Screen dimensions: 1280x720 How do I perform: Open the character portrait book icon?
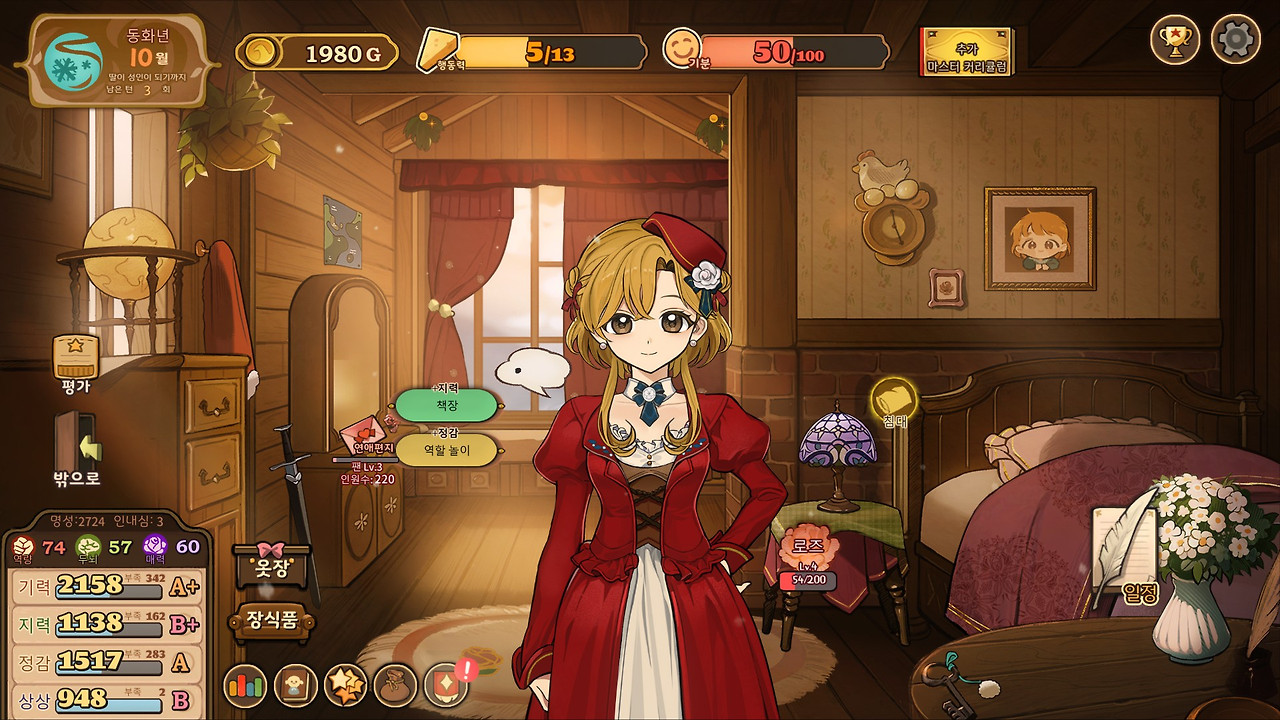296,686
